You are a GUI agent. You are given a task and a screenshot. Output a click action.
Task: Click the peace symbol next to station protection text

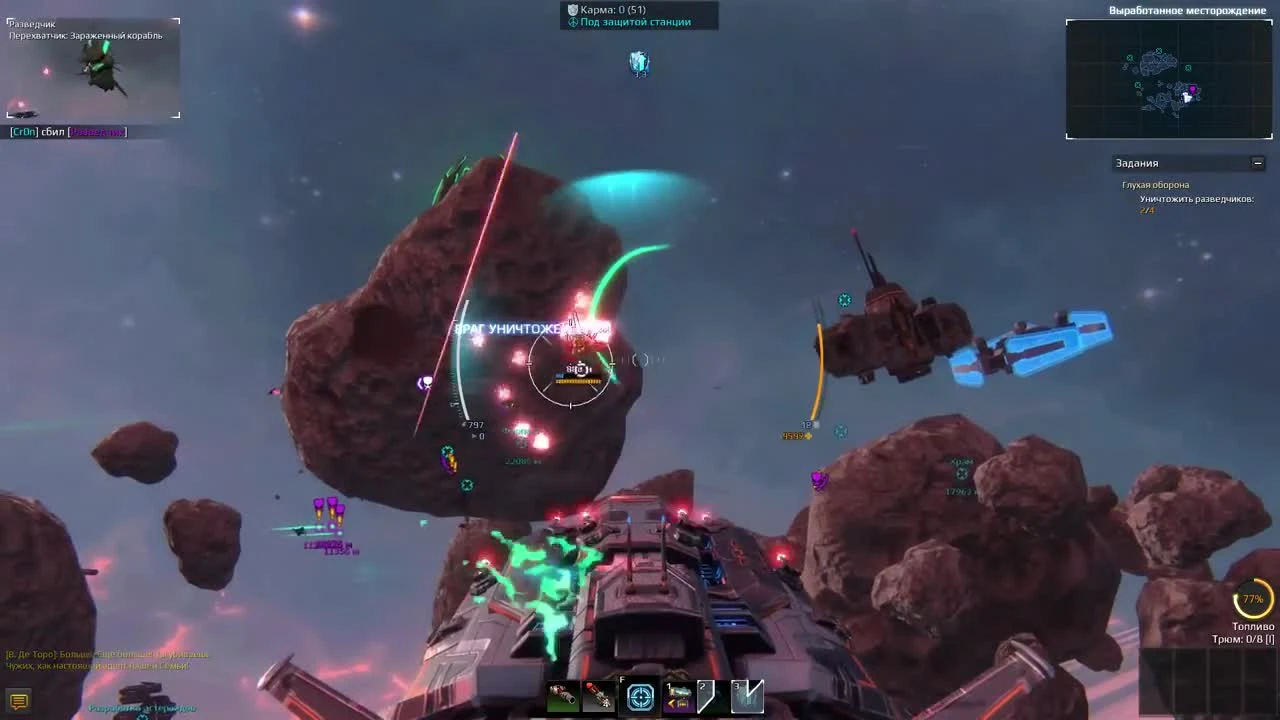(x=573, y=22)
